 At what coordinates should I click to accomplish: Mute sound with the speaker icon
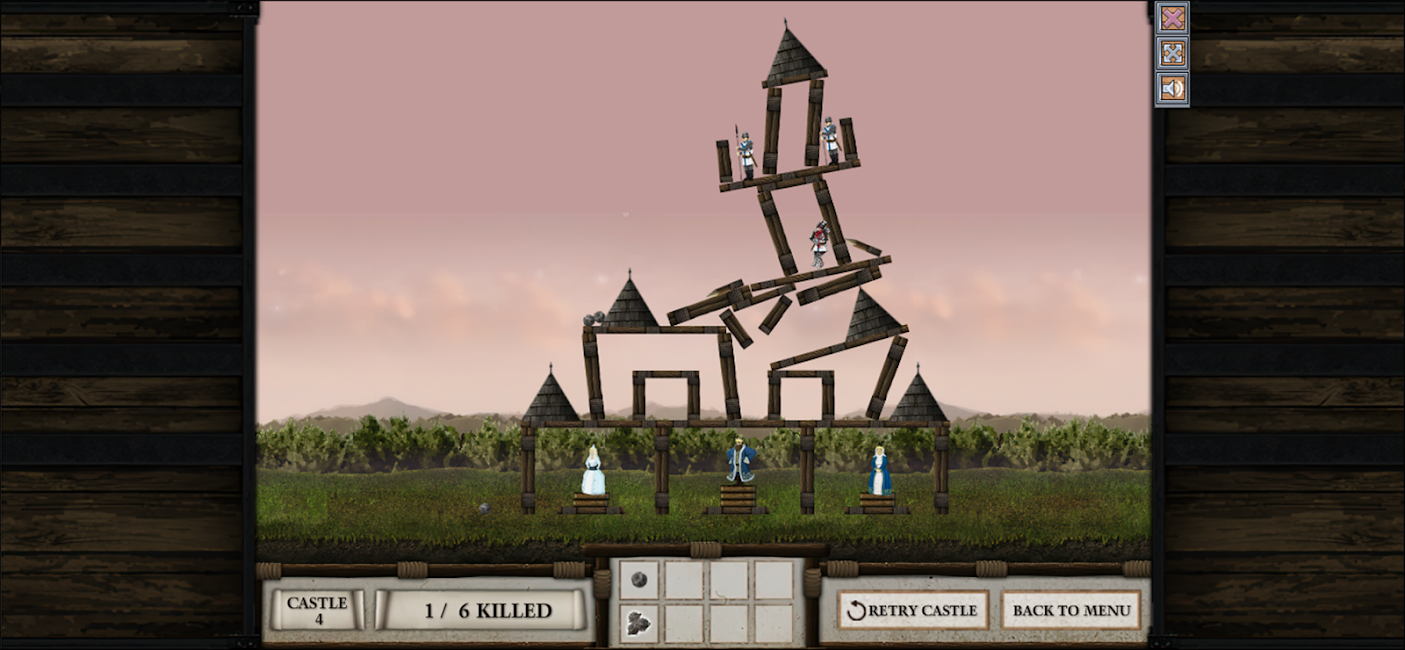[x=1172, y=88]
